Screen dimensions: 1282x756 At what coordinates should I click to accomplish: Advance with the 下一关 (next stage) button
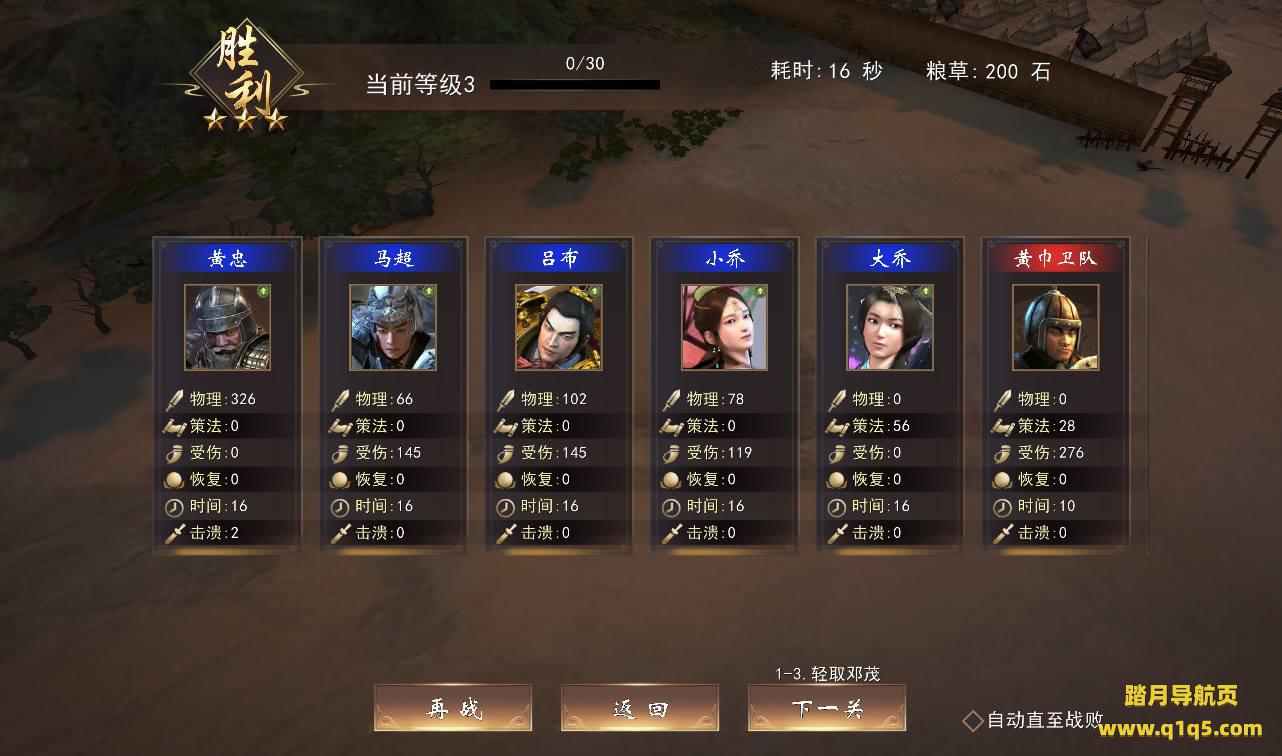tap(827, 708)
